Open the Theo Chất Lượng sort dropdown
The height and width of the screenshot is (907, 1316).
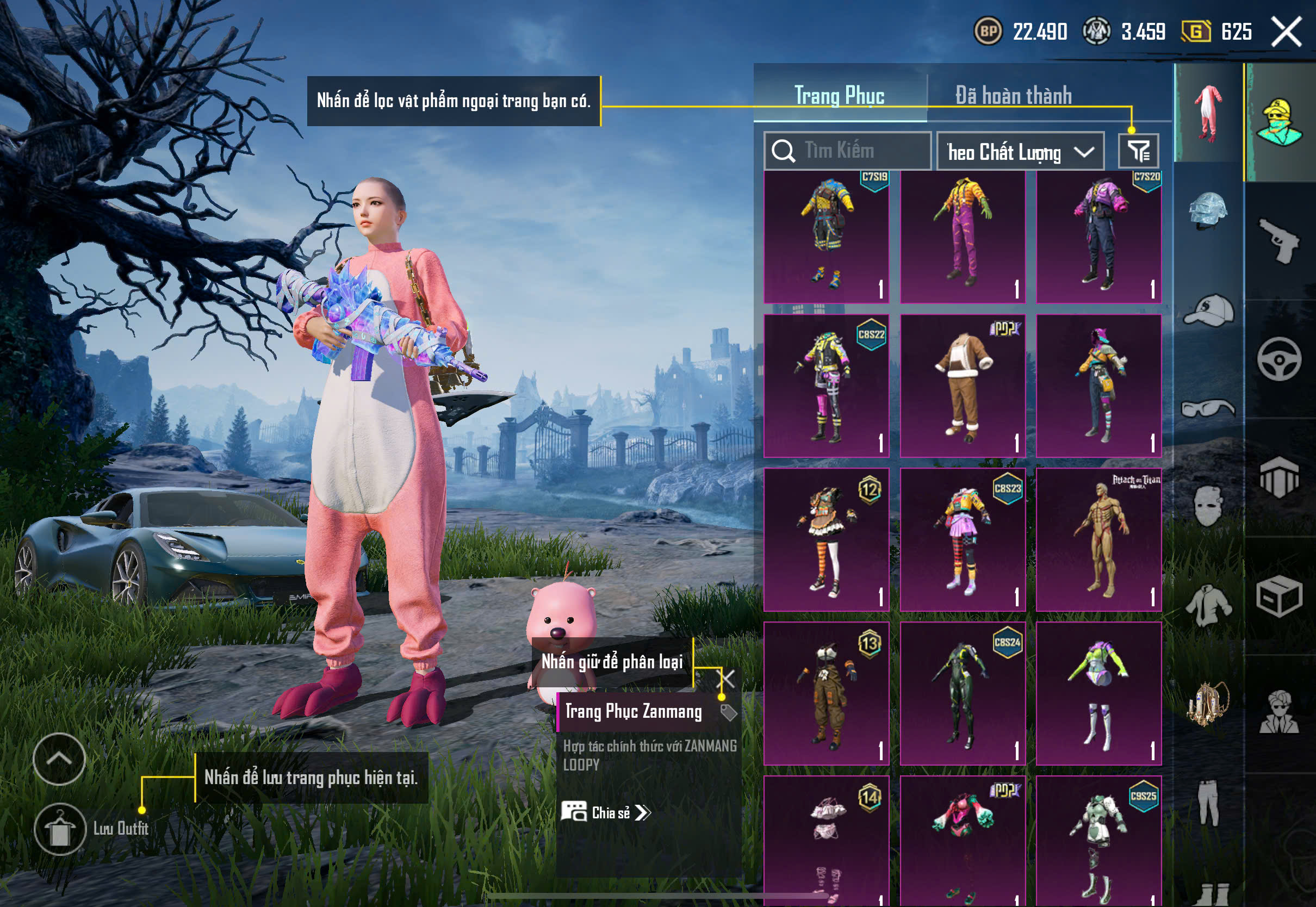(1020, 152)
